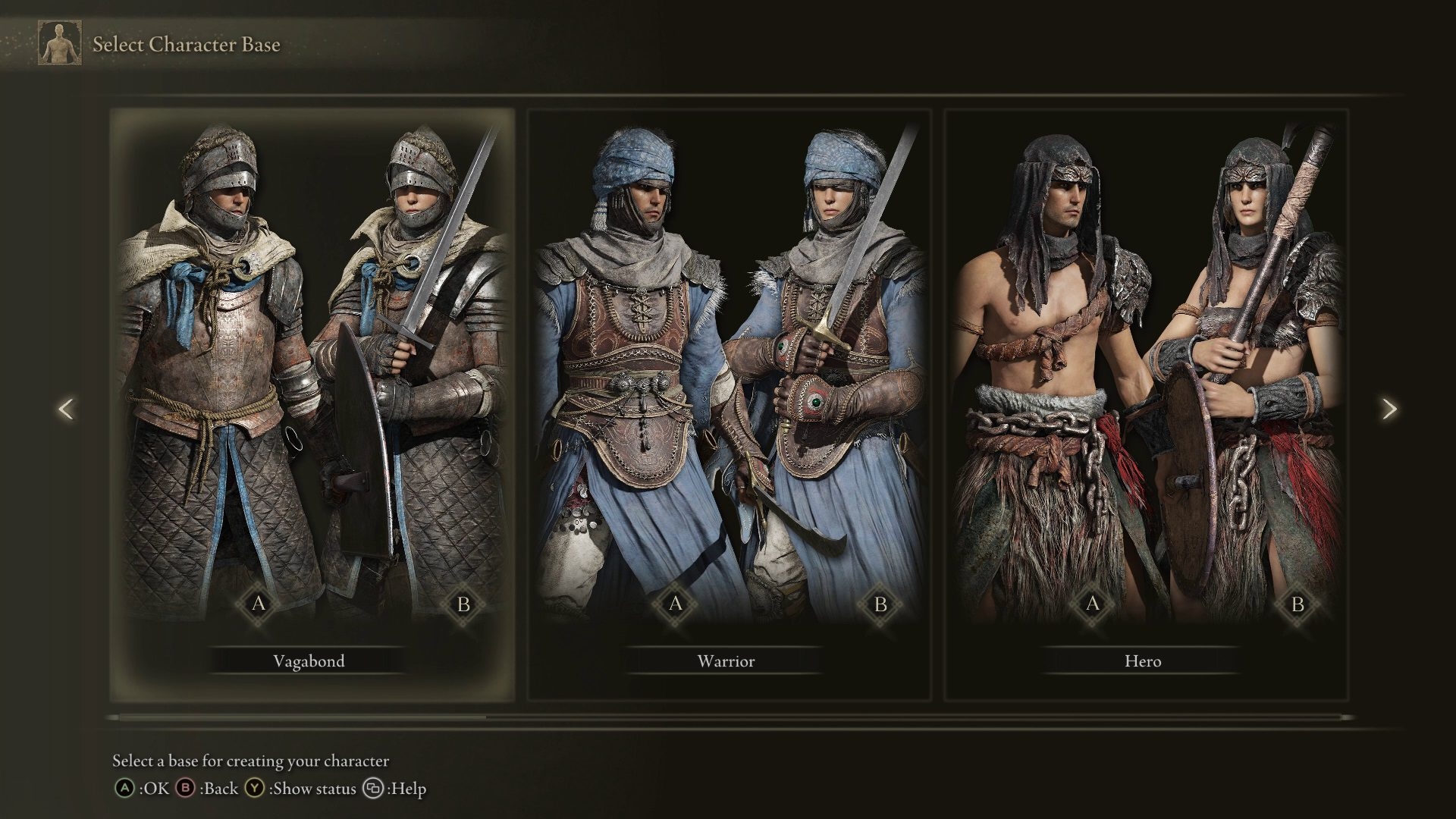The width and height of the screenshot is (1456, 819).
Task: Click the Help button prompt icon
Action: (371, 789)
